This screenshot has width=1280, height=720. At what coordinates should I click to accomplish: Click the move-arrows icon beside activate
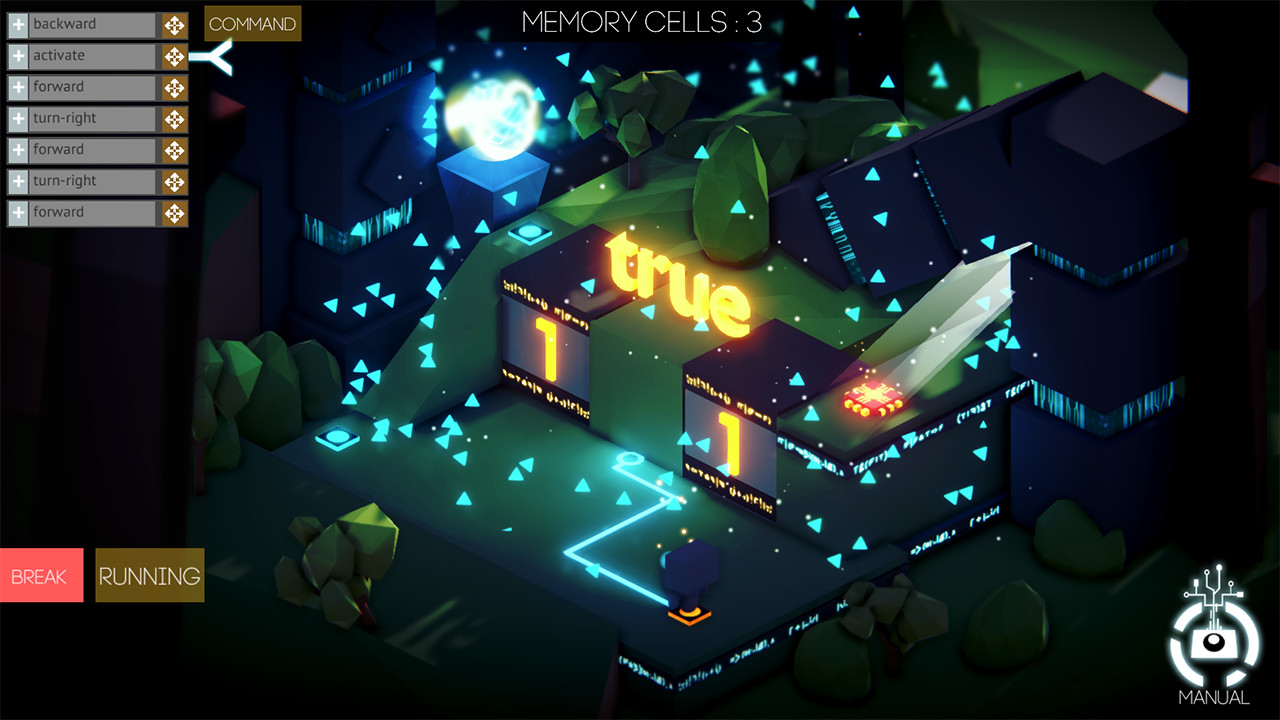tap(174, 55)
